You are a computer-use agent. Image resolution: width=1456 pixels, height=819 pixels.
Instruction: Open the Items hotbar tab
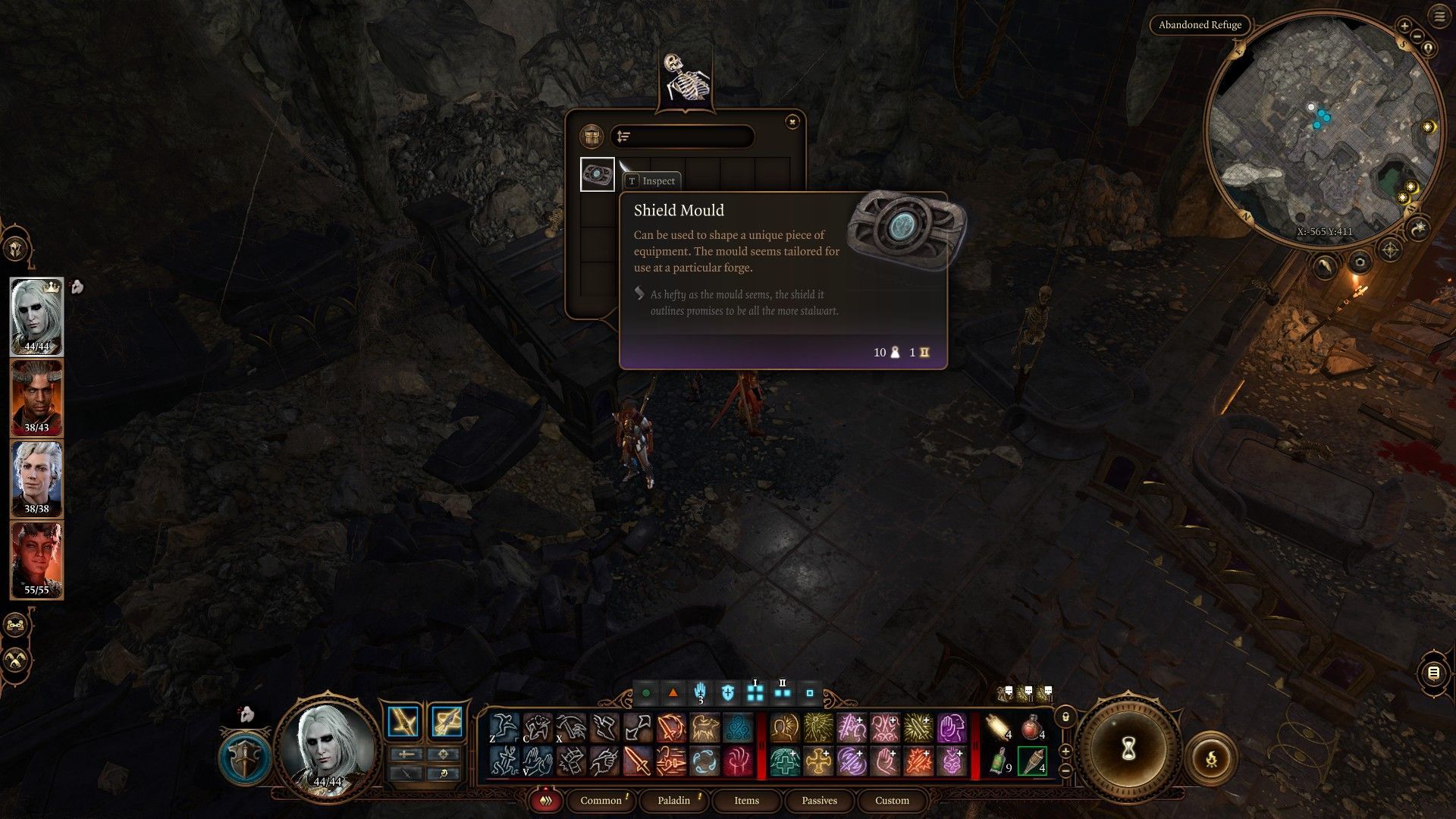[x=746, y=800]
